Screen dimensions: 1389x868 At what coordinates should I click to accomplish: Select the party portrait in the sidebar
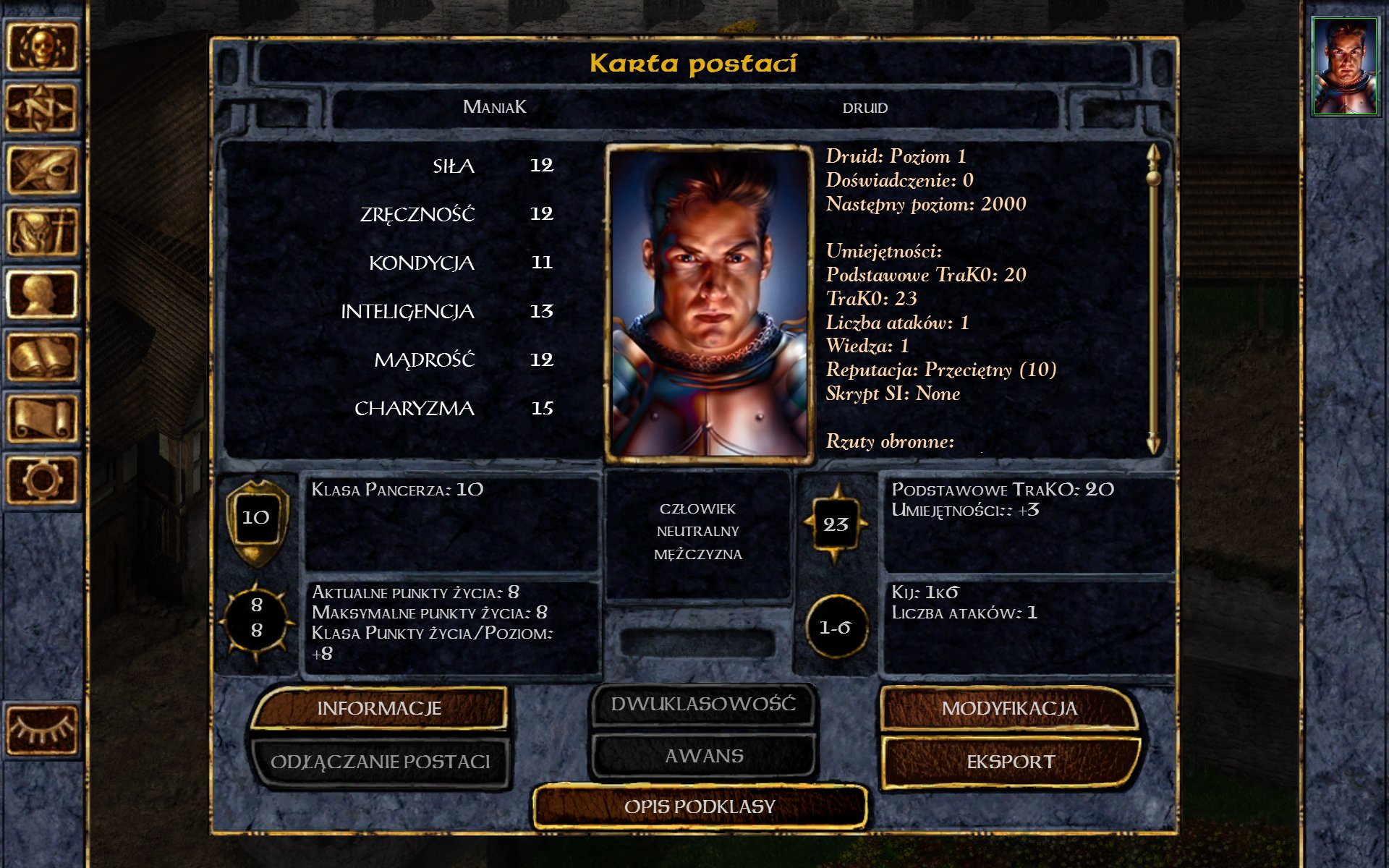tap(1345, 67)
